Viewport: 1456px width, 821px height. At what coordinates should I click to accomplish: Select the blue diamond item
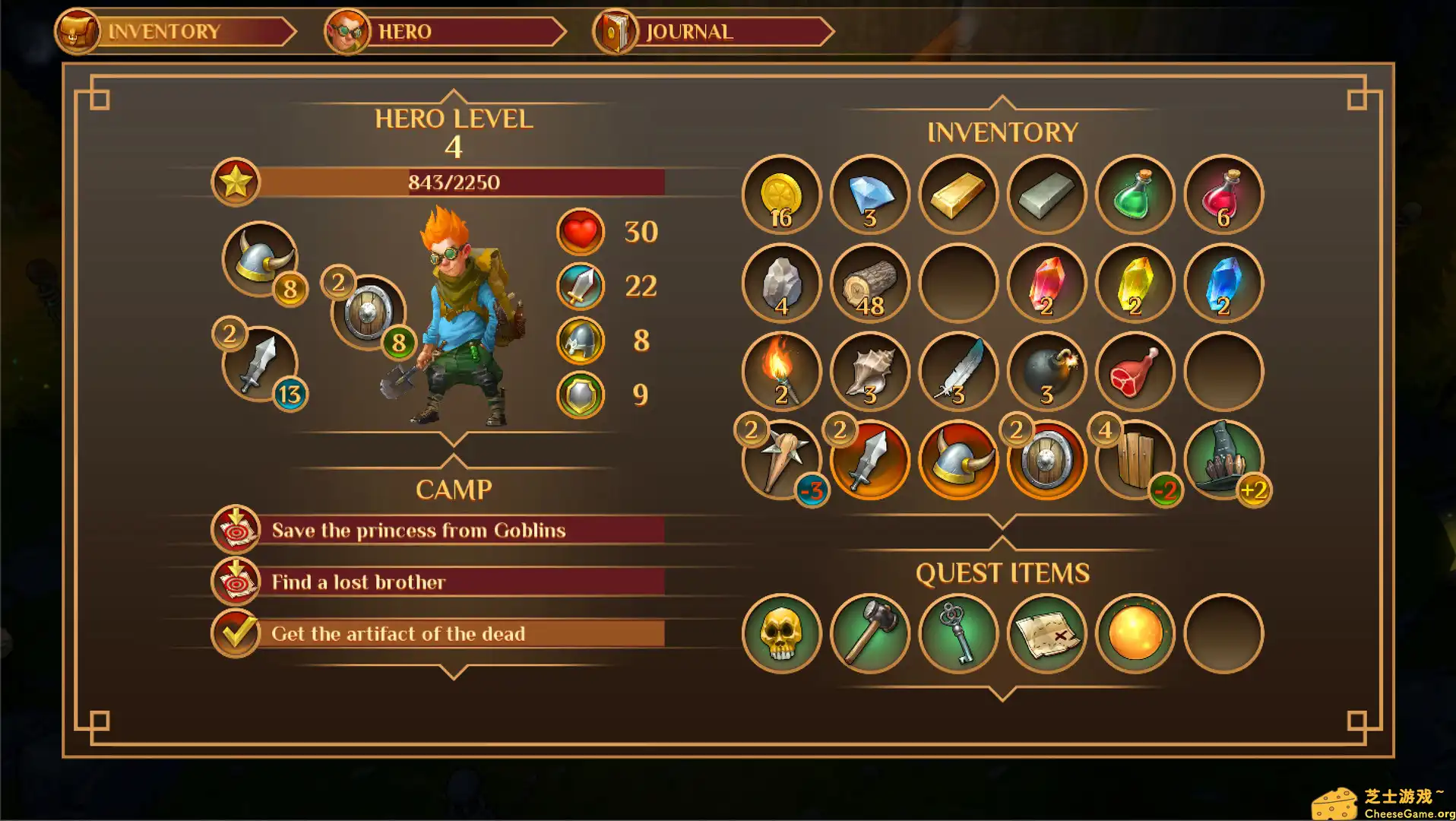[869, 195]
